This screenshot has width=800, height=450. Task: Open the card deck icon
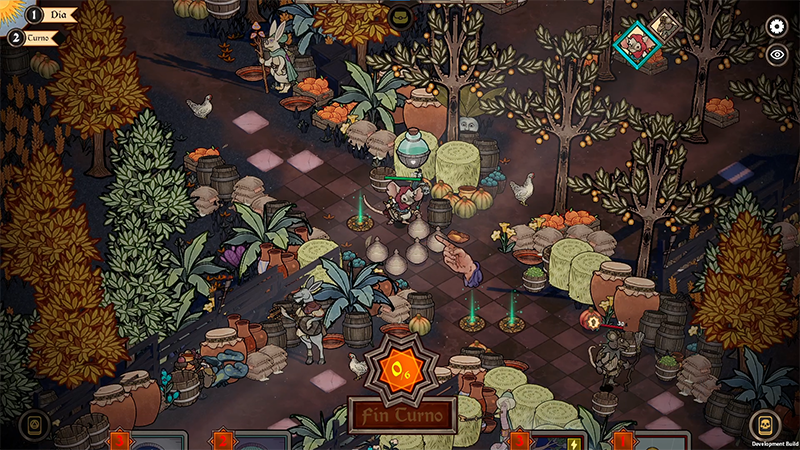34,425
